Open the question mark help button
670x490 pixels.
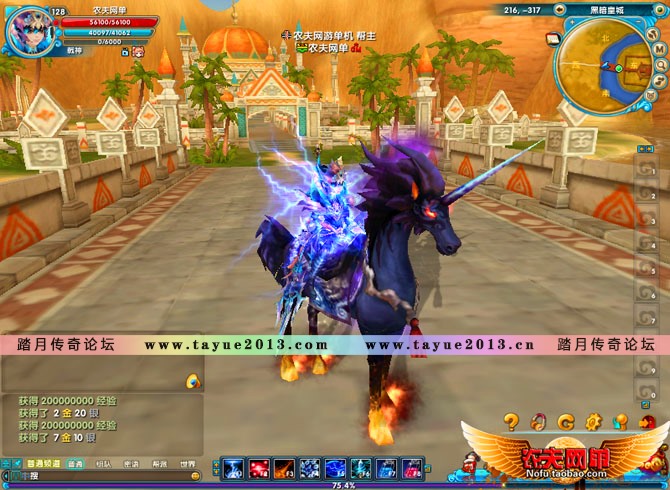511,421
